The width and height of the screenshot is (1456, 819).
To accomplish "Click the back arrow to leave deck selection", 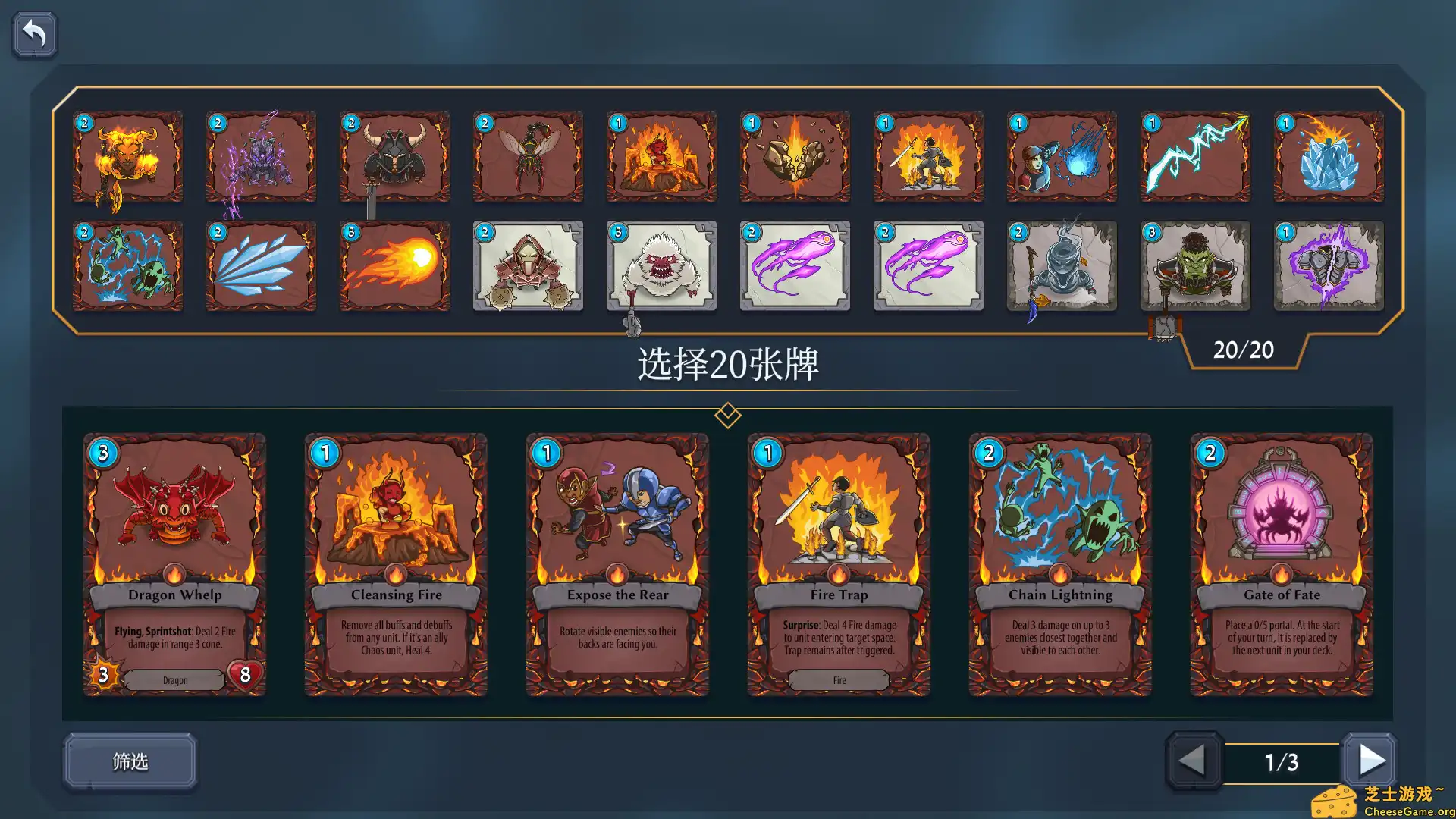I will coord(34,33).
